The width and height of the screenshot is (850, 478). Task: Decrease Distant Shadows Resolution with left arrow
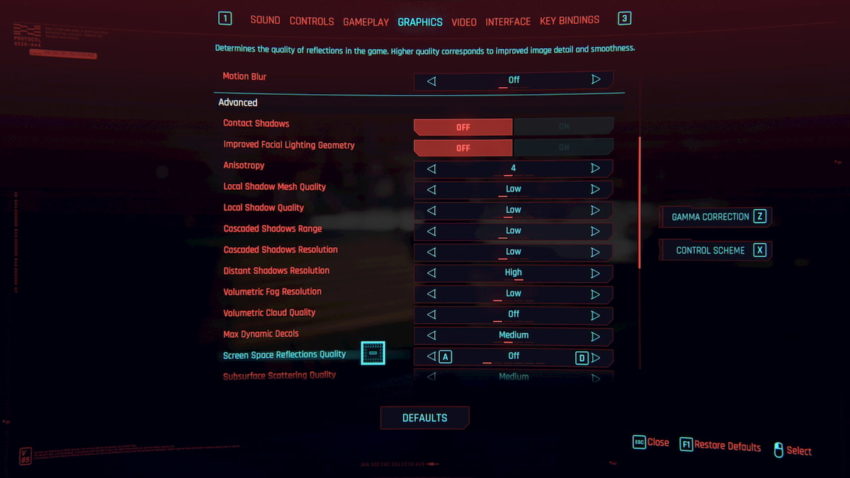tap(432, 273)
